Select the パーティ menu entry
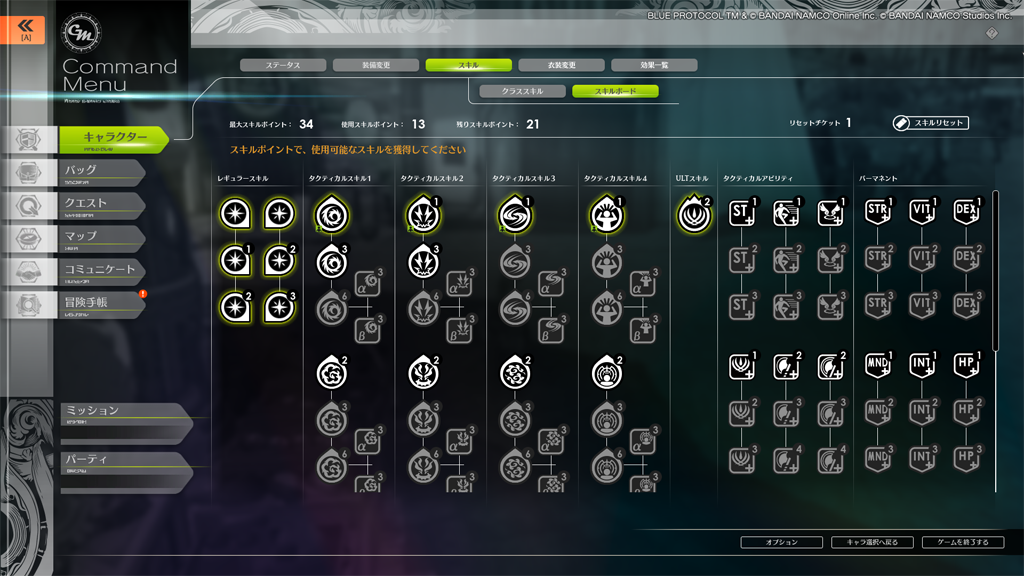 (120, 462)
